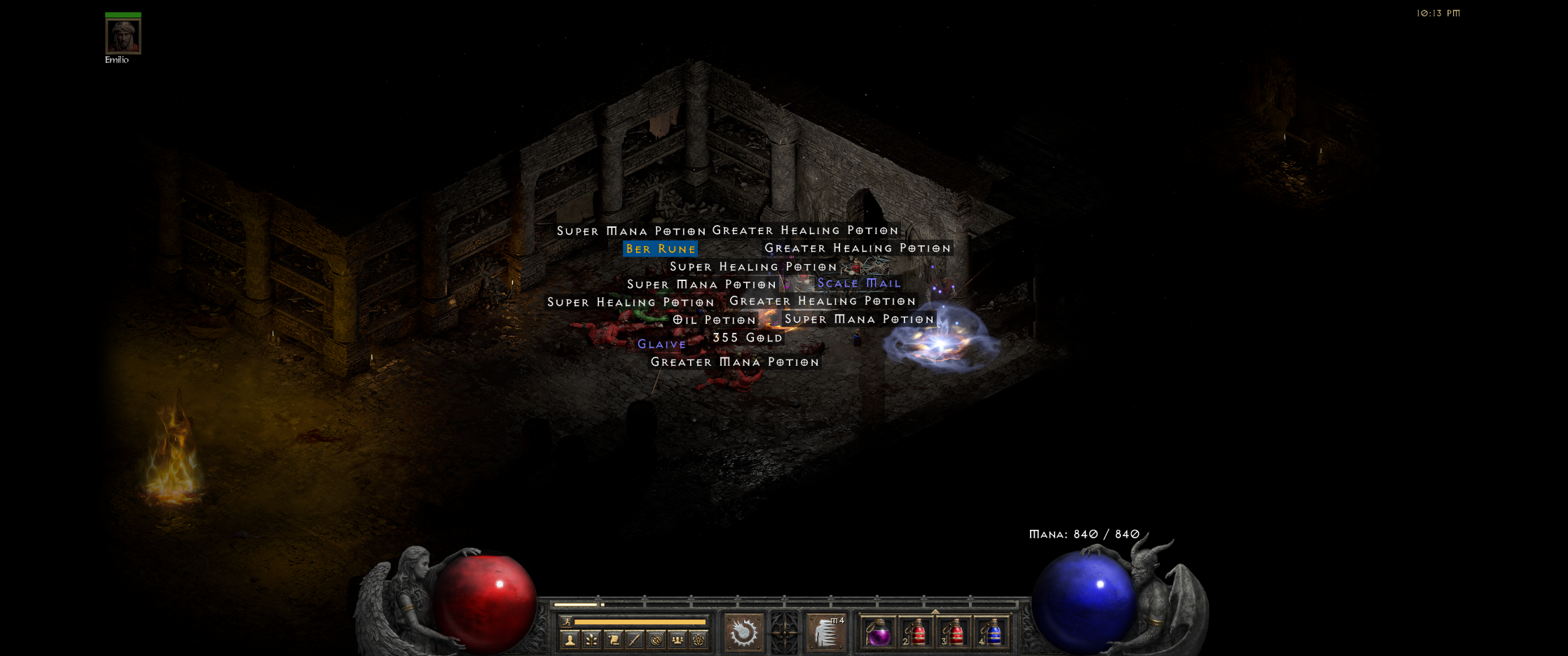Pick up the 355 Gold pile
This screenshot has width=1568, height=656.
(x=747, y=337)
